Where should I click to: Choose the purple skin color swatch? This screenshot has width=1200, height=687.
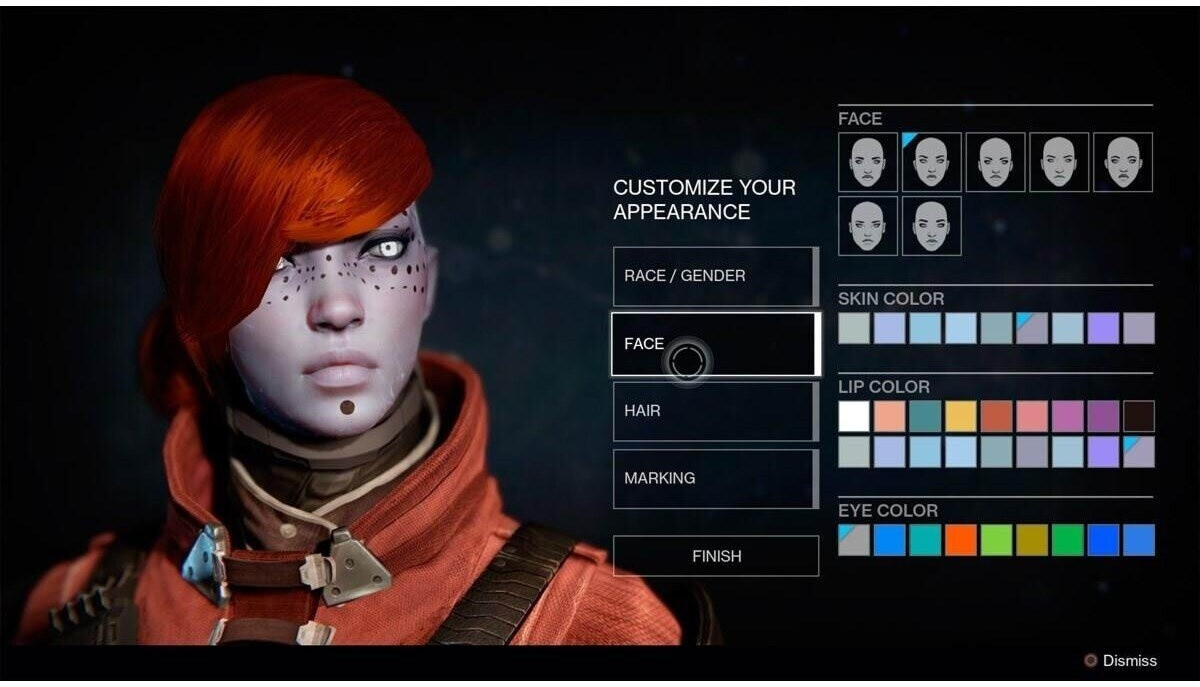click(1103, 328)
